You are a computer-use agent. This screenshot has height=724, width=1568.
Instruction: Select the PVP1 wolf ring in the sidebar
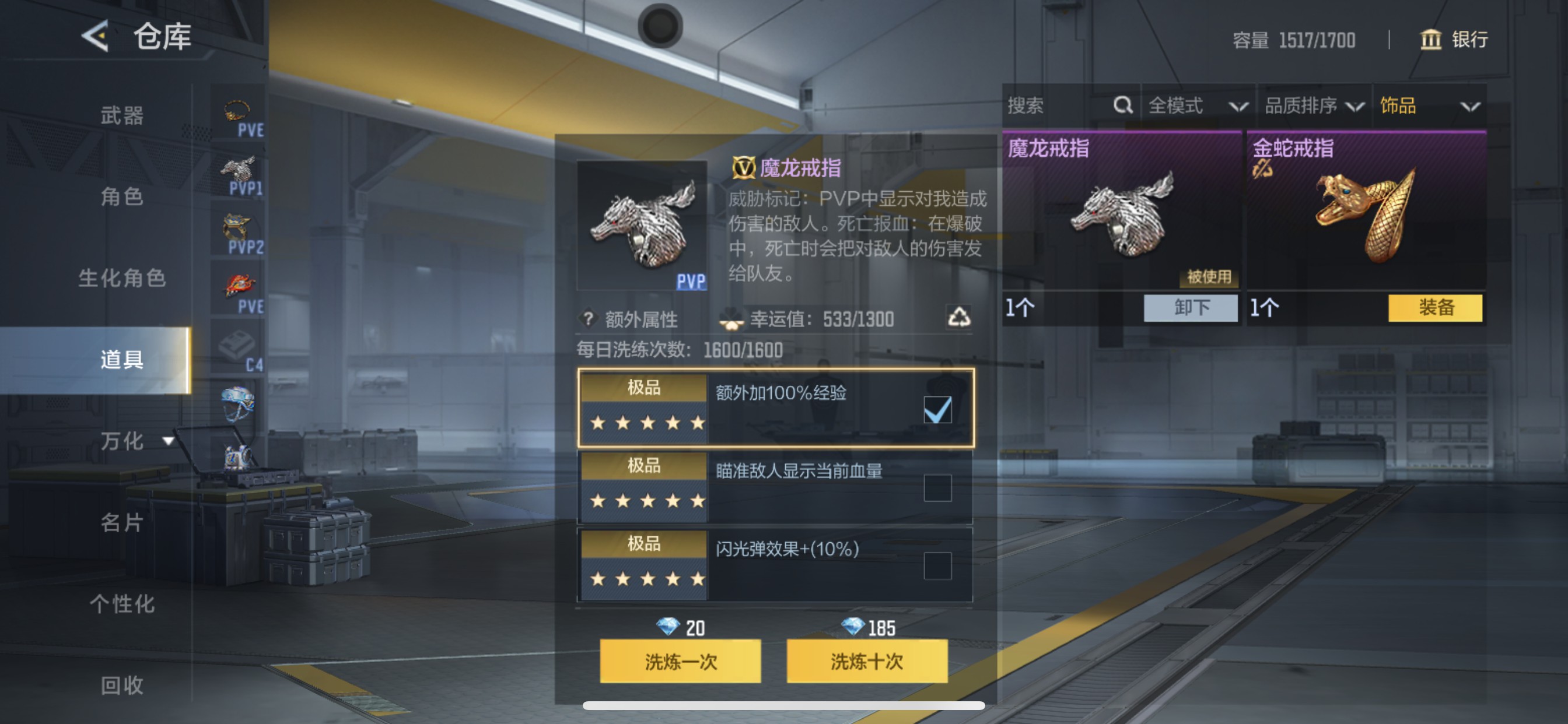coord(240,168)
